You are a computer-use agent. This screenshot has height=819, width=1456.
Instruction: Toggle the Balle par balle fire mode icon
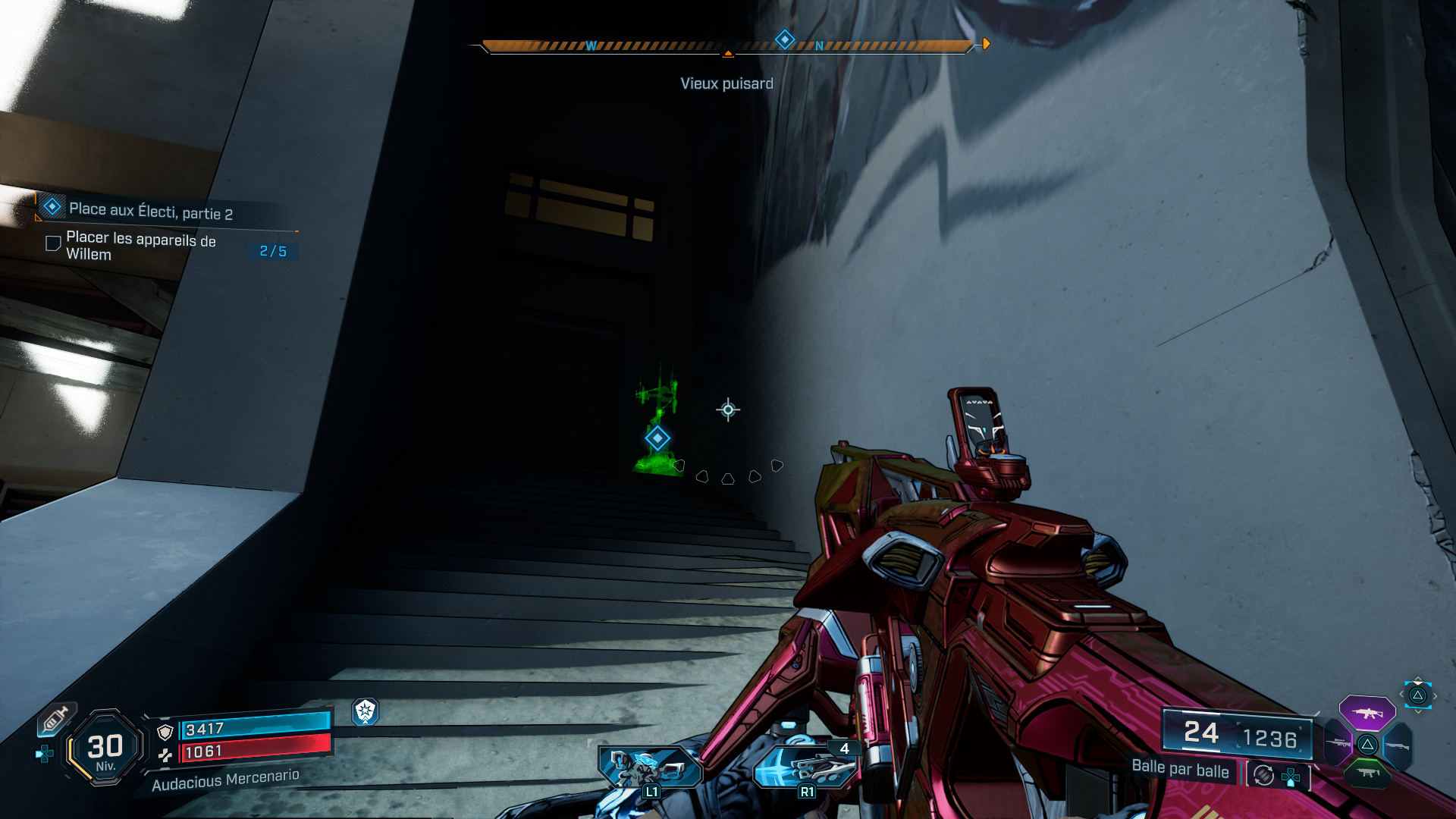[1263, 775]
